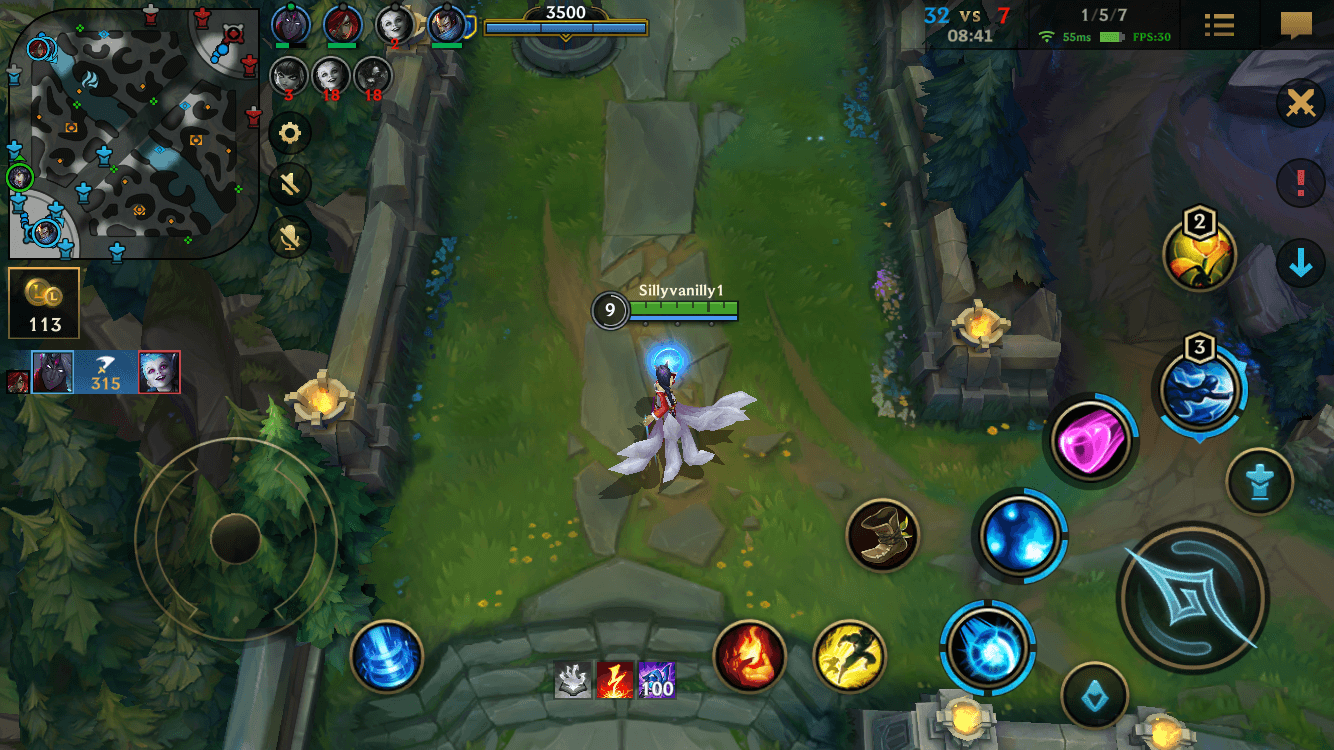Mute the game sound
This screenshot has height=750, width=1334.
pyautogui.click(x=290, y=184)
